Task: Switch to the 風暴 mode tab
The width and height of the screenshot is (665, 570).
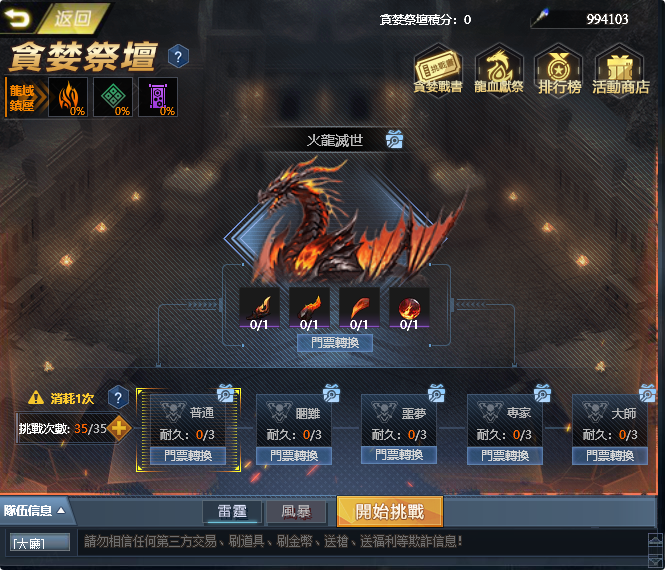Action: (x=296, y=513)
